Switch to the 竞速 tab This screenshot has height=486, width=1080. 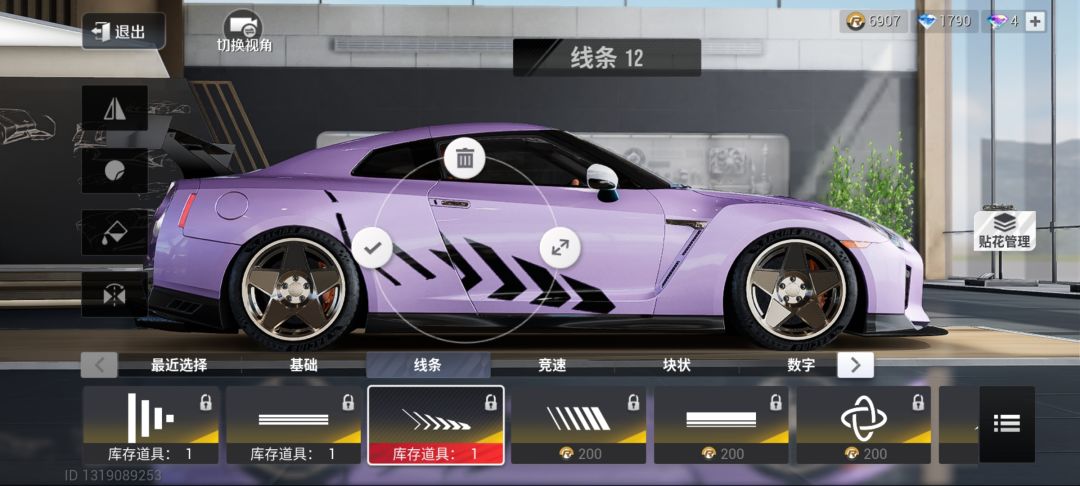coord(552,365)
